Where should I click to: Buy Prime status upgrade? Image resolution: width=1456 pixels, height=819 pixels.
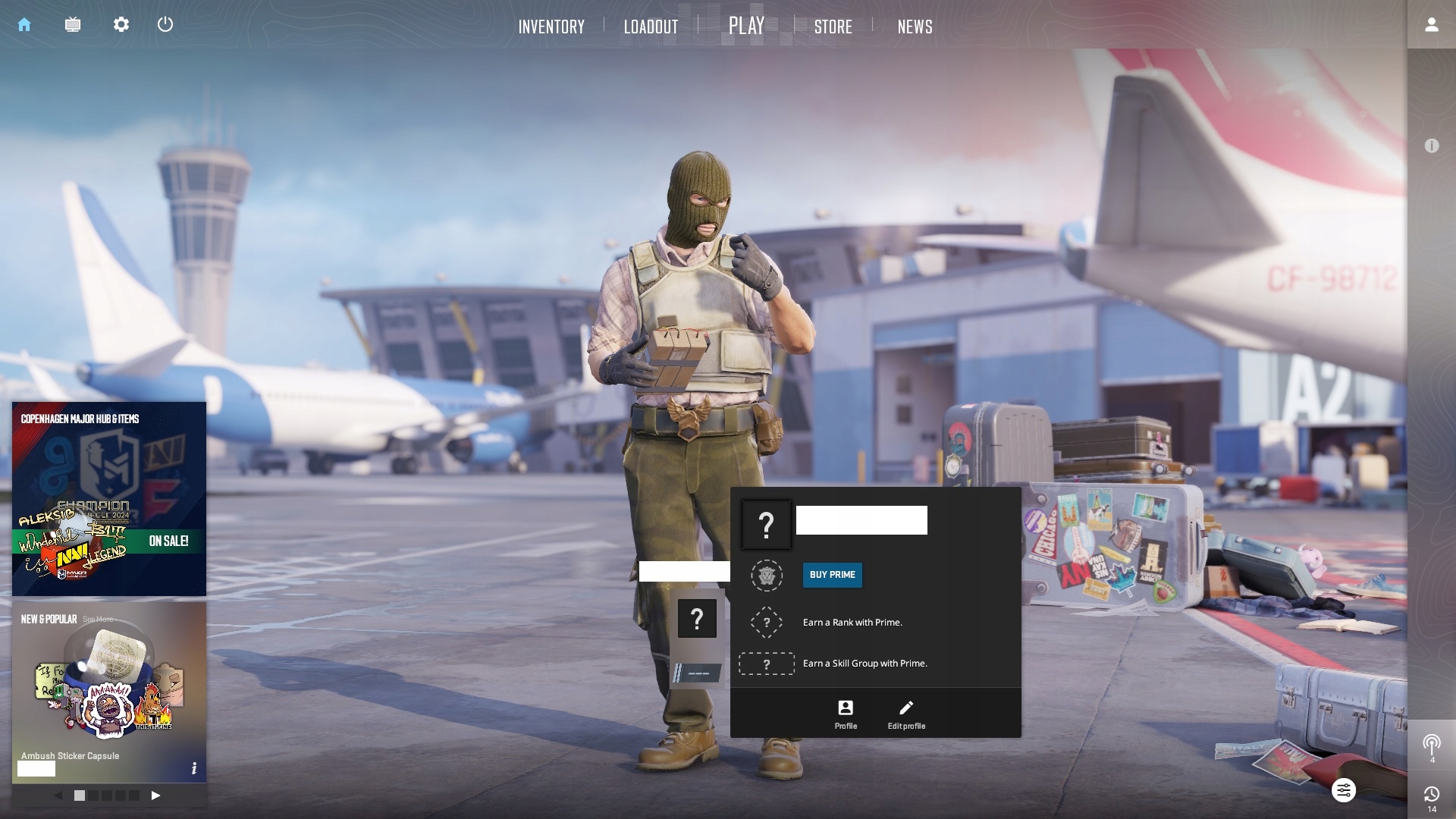(x=832, y=575)
